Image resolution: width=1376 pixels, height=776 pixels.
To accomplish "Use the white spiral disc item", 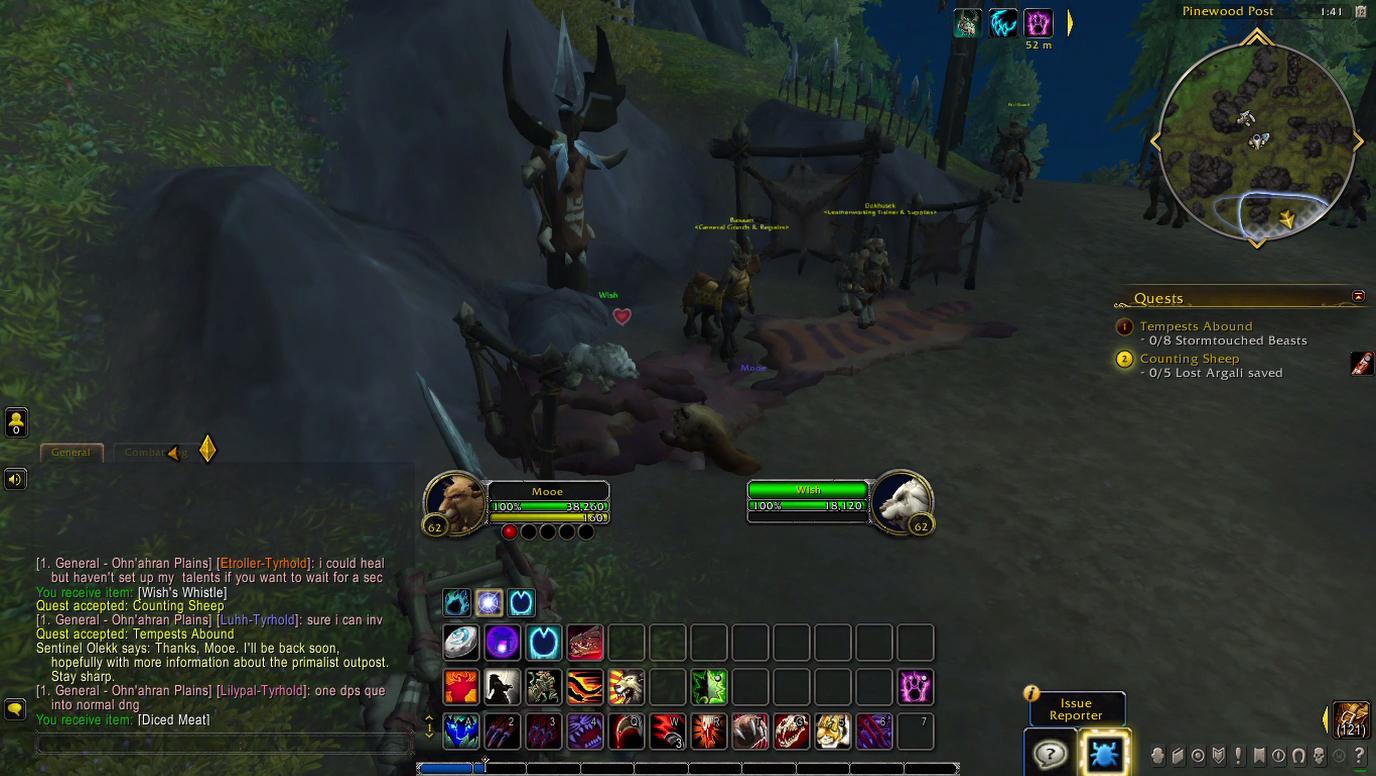I will [461, 643].
